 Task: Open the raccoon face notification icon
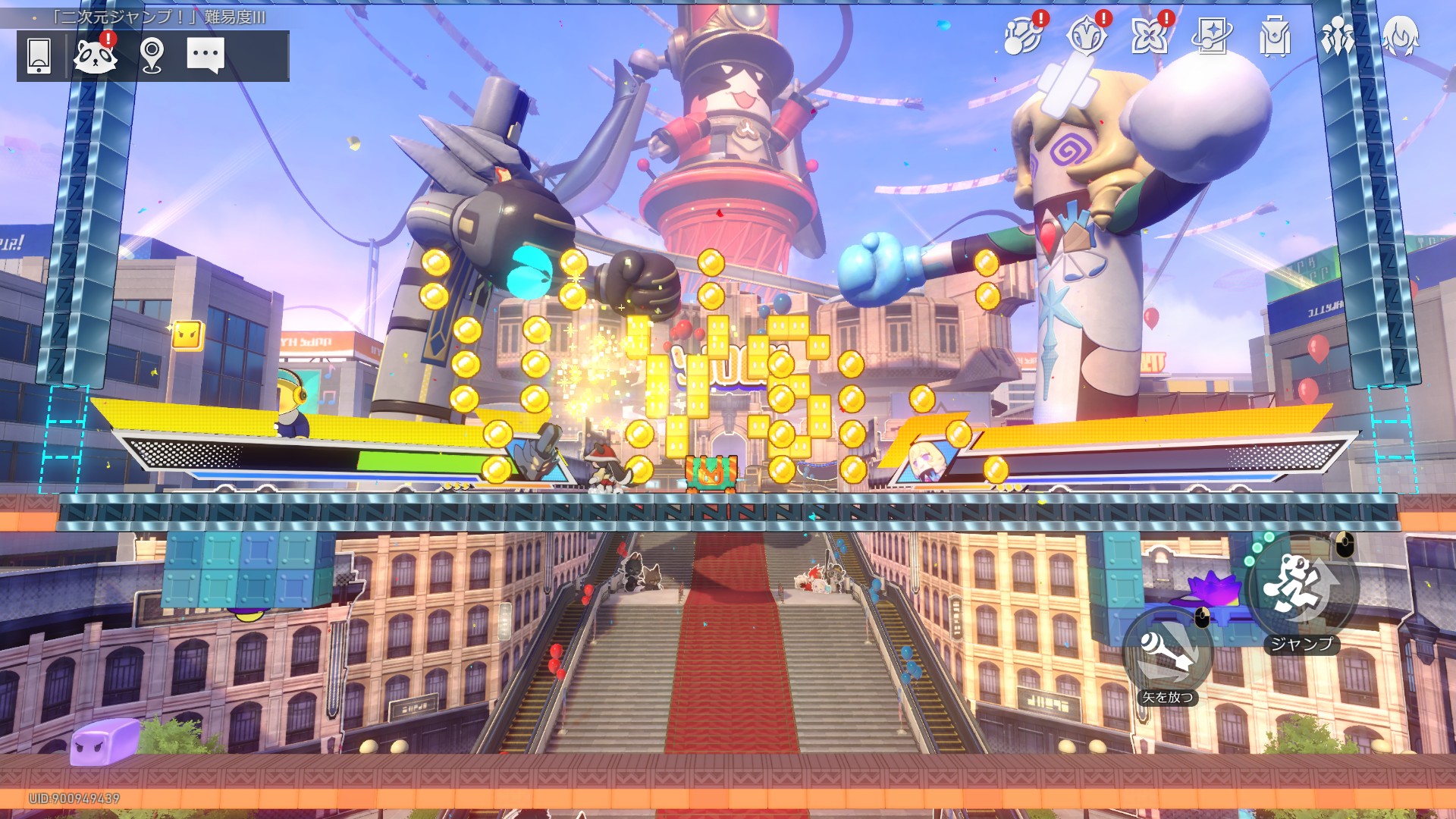coord(95,55)
